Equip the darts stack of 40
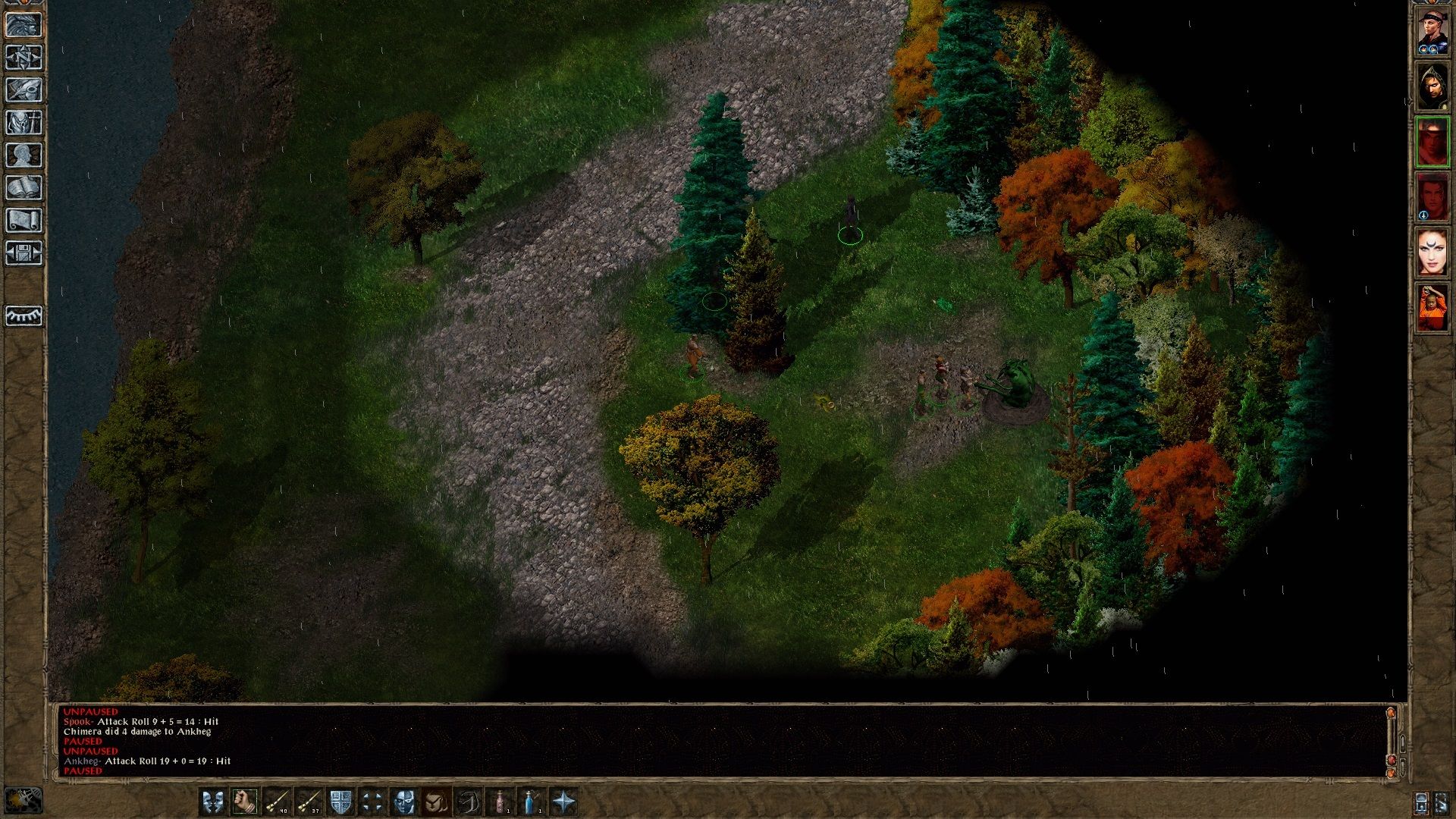The image size is (1456, 819). point(277,802)
